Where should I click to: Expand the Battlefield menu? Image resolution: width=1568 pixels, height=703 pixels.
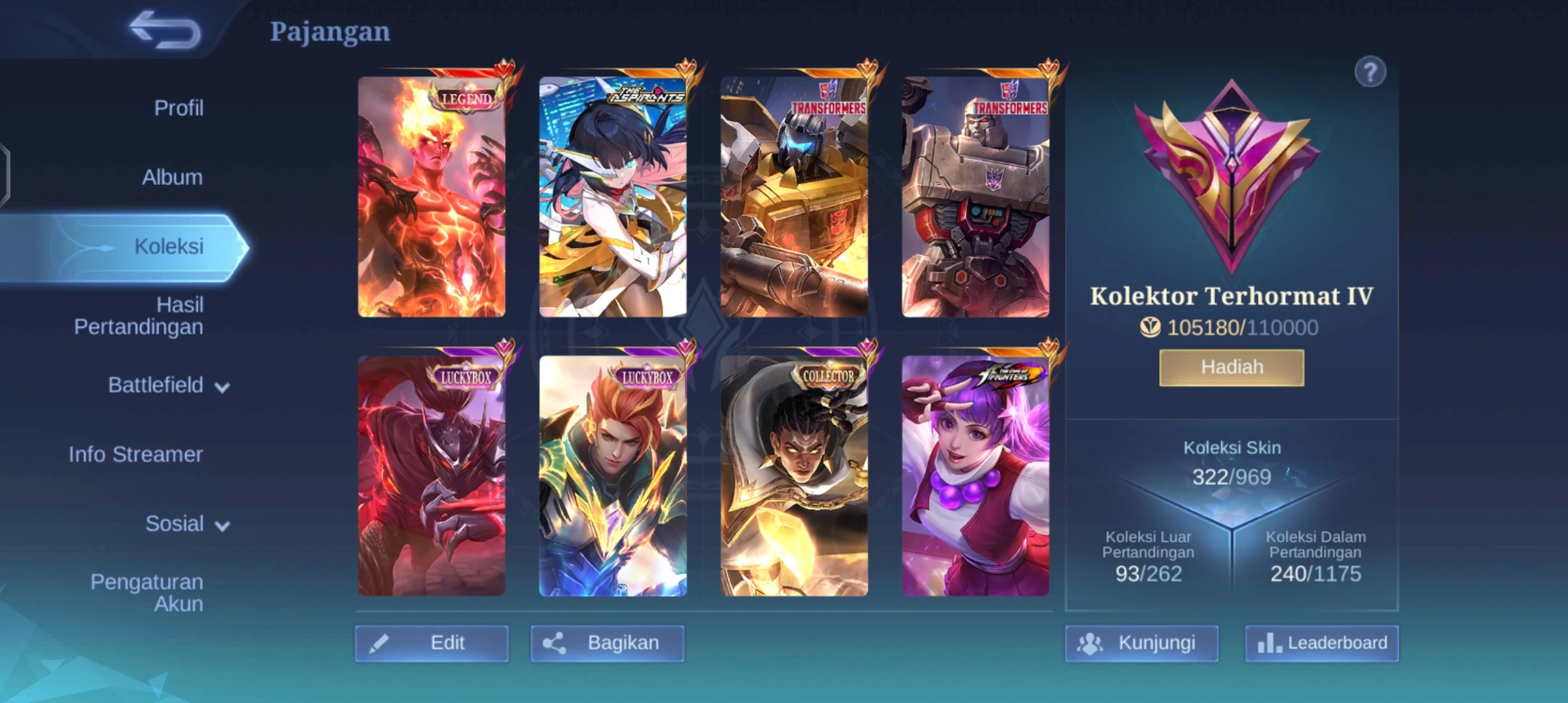[168, 385]
